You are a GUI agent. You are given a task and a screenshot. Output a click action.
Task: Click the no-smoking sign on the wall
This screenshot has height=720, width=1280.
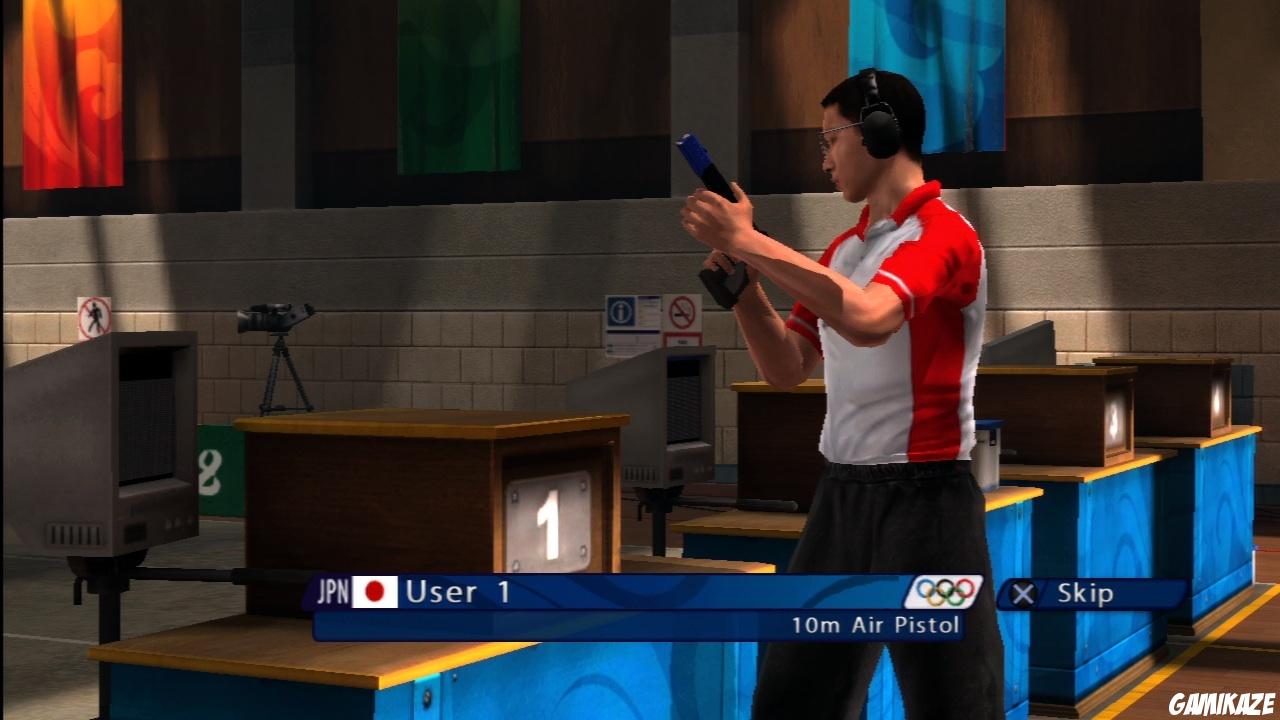tap(683, 312)
